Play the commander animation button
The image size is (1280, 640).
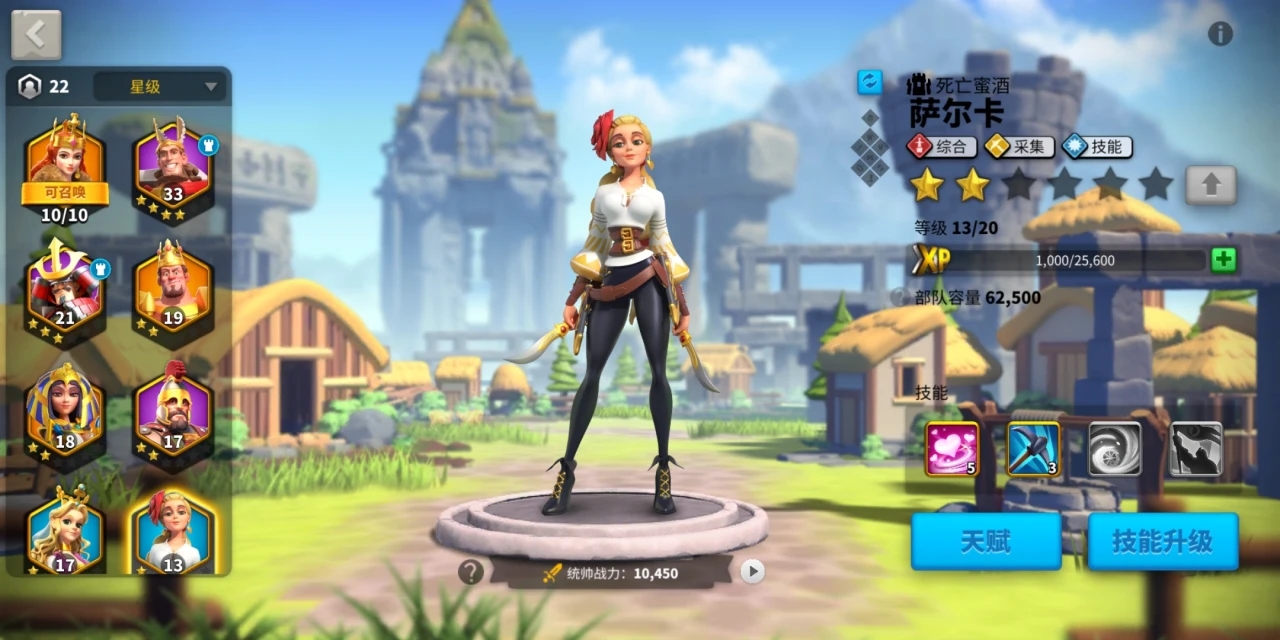[752, 571]
